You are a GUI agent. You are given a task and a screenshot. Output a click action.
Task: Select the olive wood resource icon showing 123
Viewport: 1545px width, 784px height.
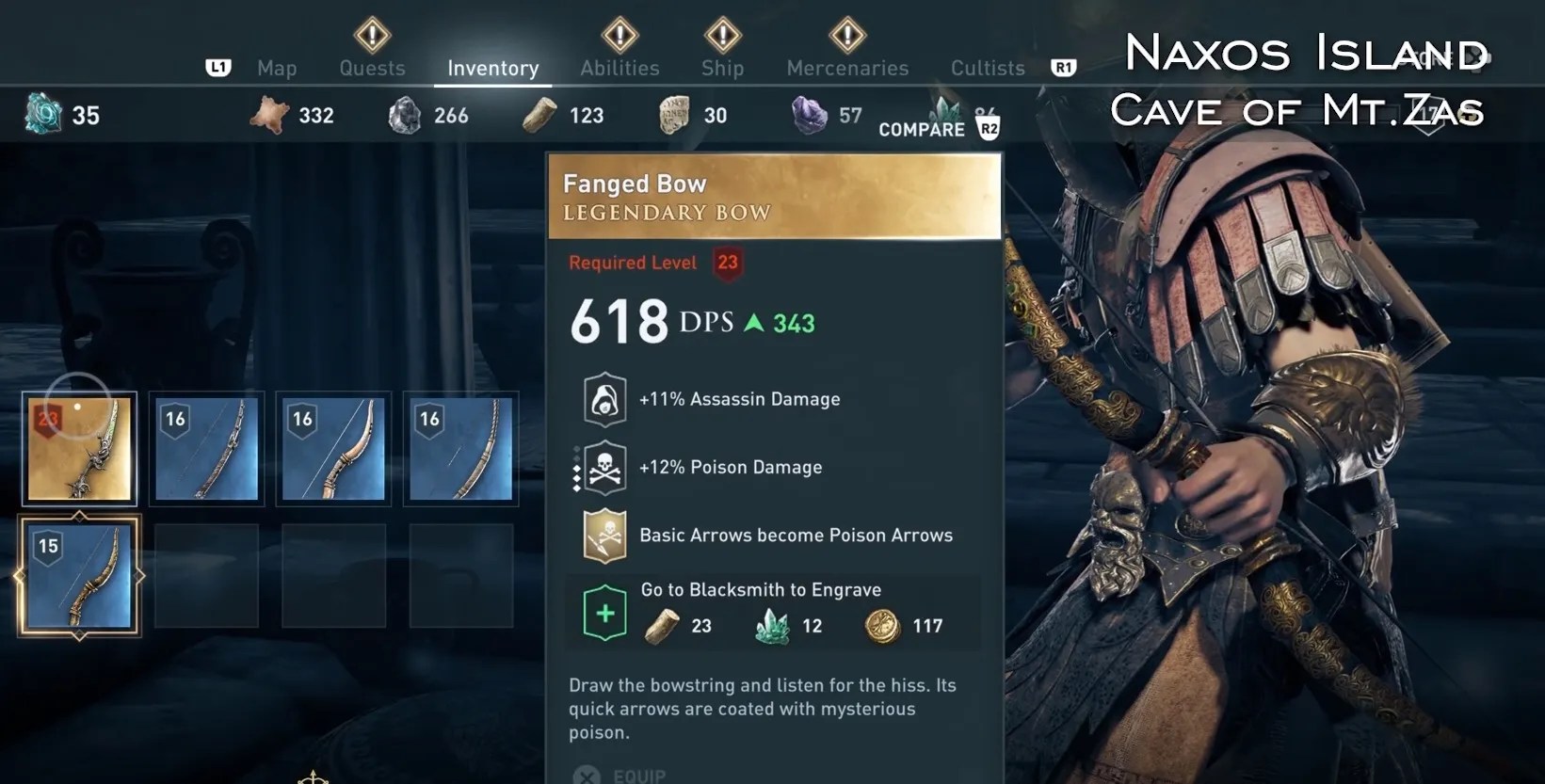(x=538, y=114)
